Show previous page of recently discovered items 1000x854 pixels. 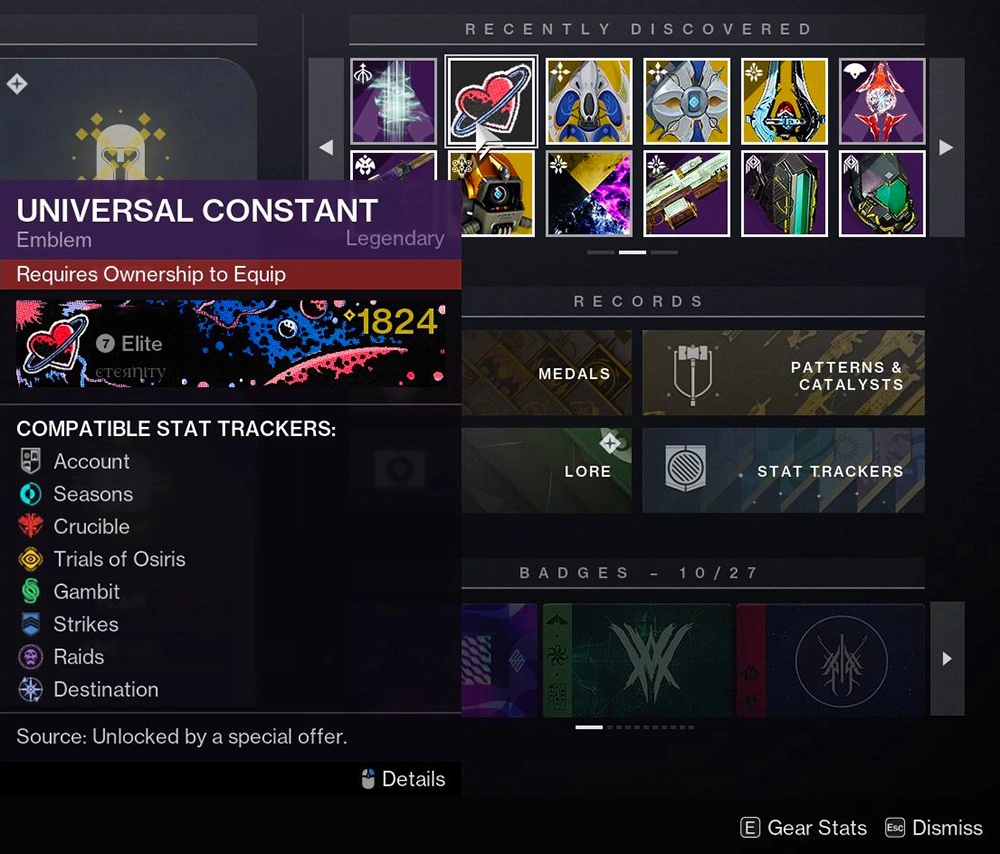point(326,147)
